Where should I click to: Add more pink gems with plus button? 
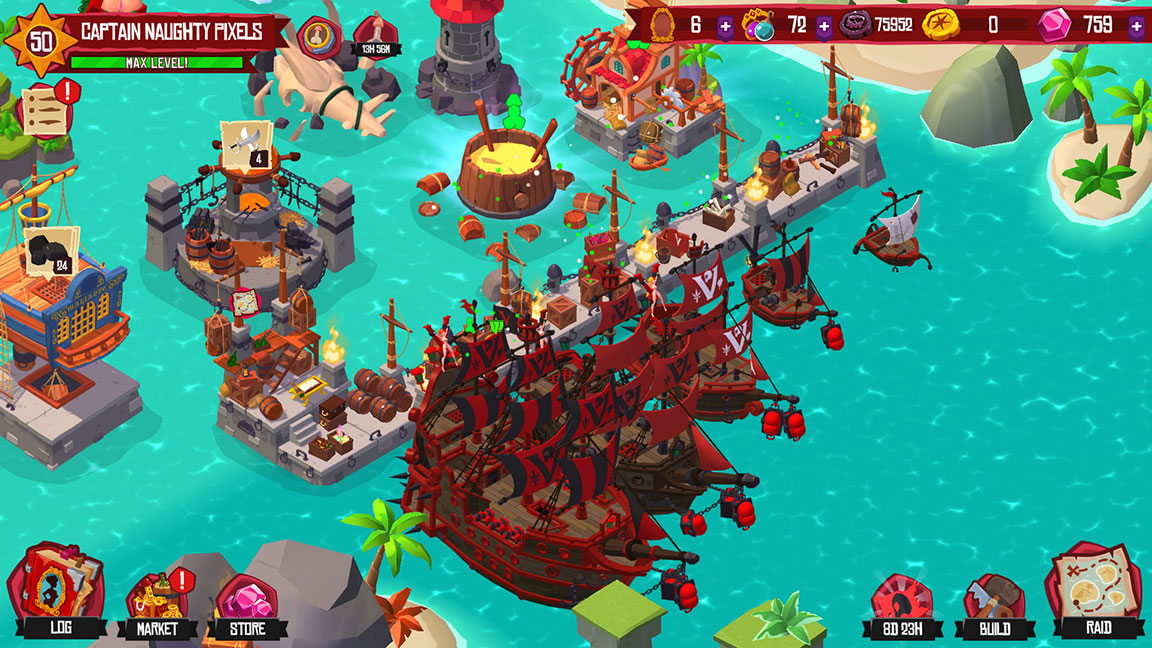(1136, 27)
